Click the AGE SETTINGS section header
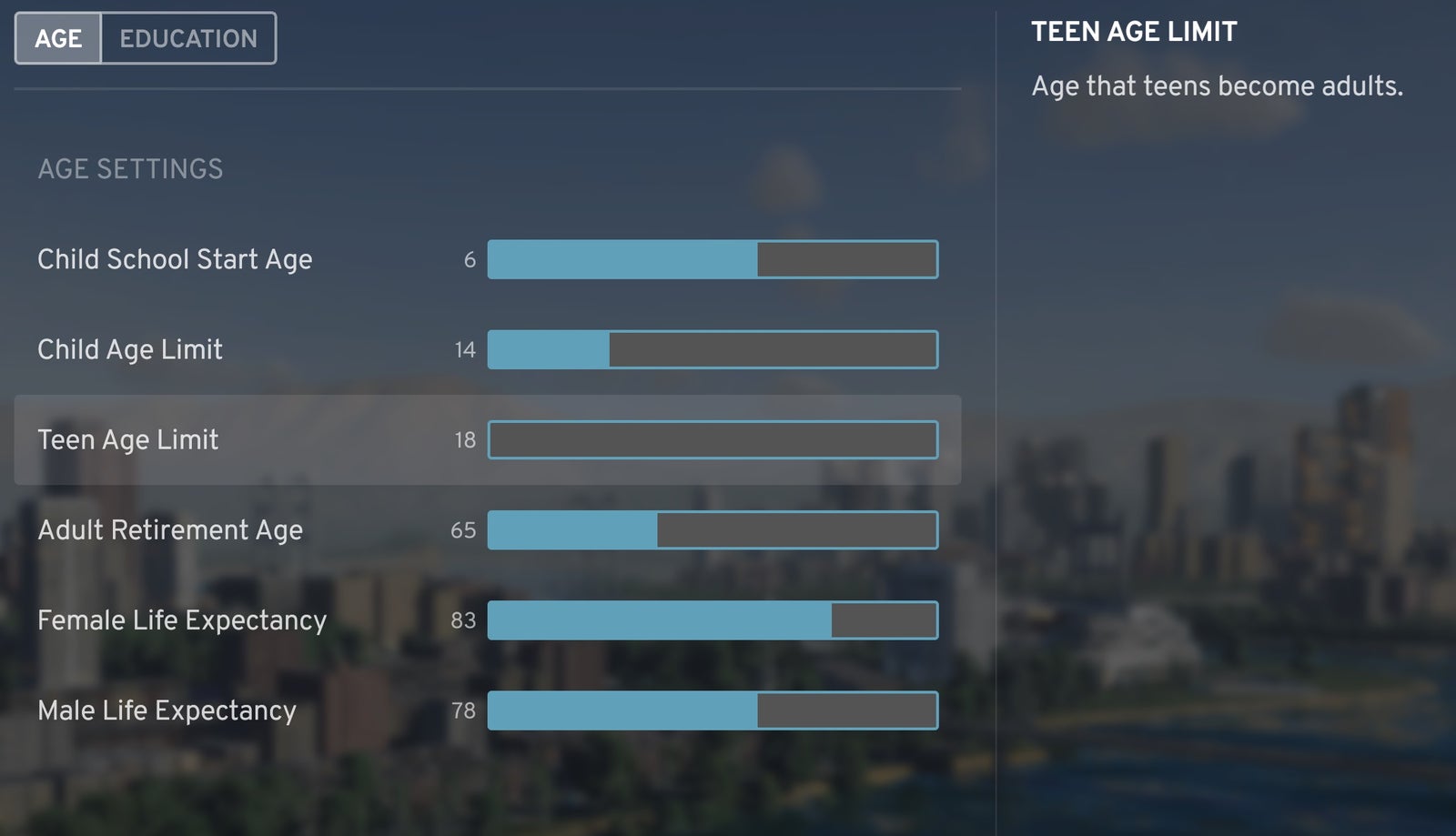1456x836 pixels. tap(129, 167)
